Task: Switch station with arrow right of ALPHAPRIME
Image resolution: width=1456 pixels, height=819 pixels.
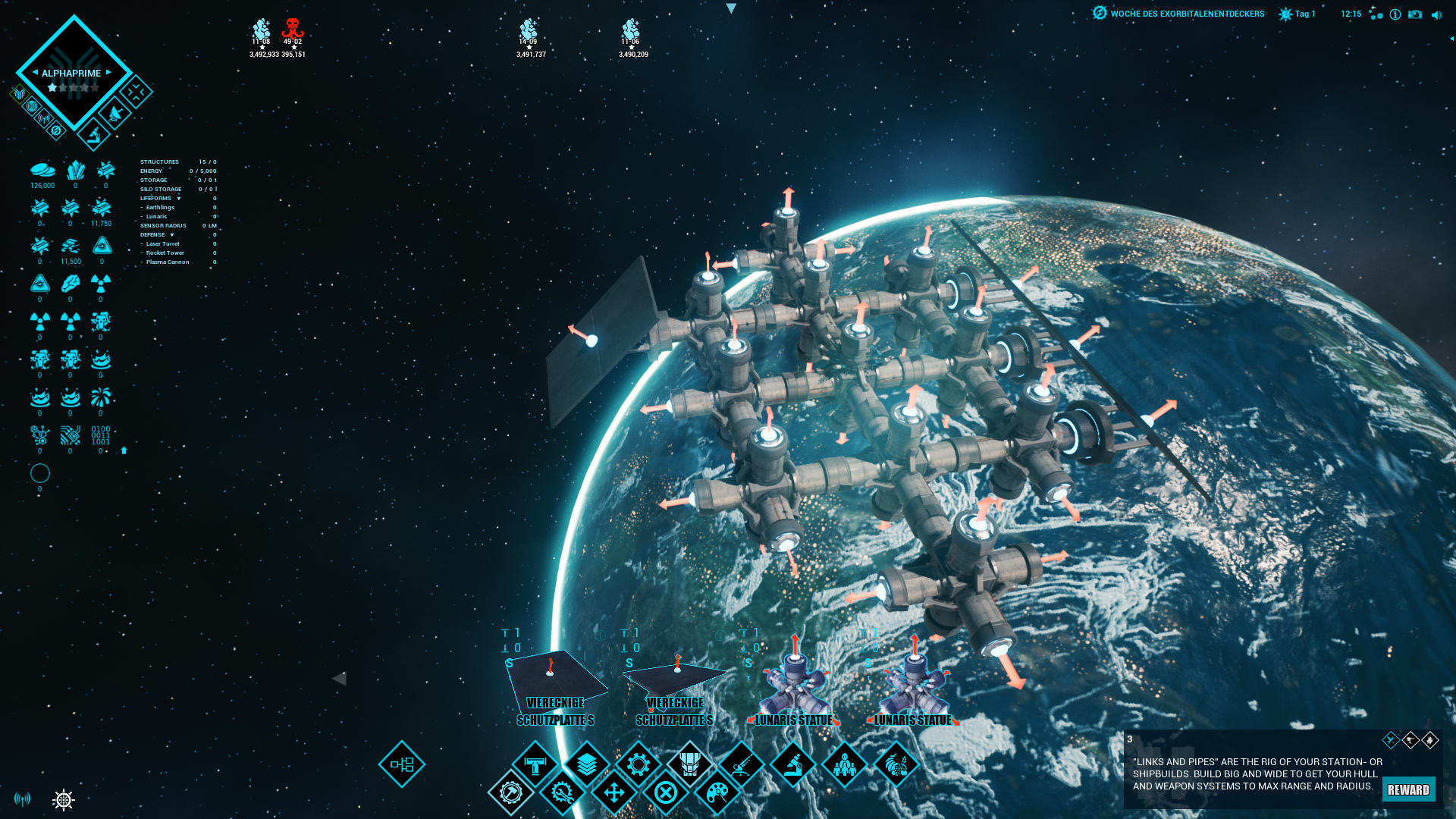Action: pos(109,73)
